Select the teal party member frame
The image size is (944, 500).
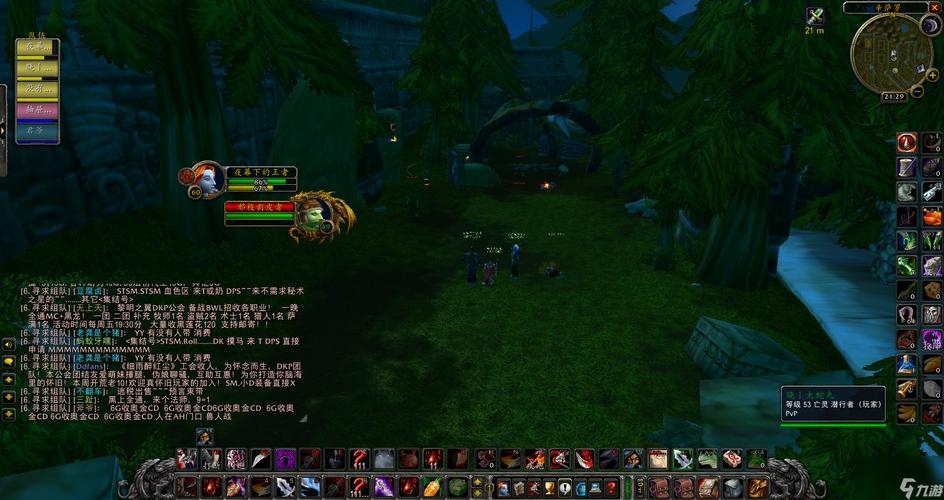point(37,130)
